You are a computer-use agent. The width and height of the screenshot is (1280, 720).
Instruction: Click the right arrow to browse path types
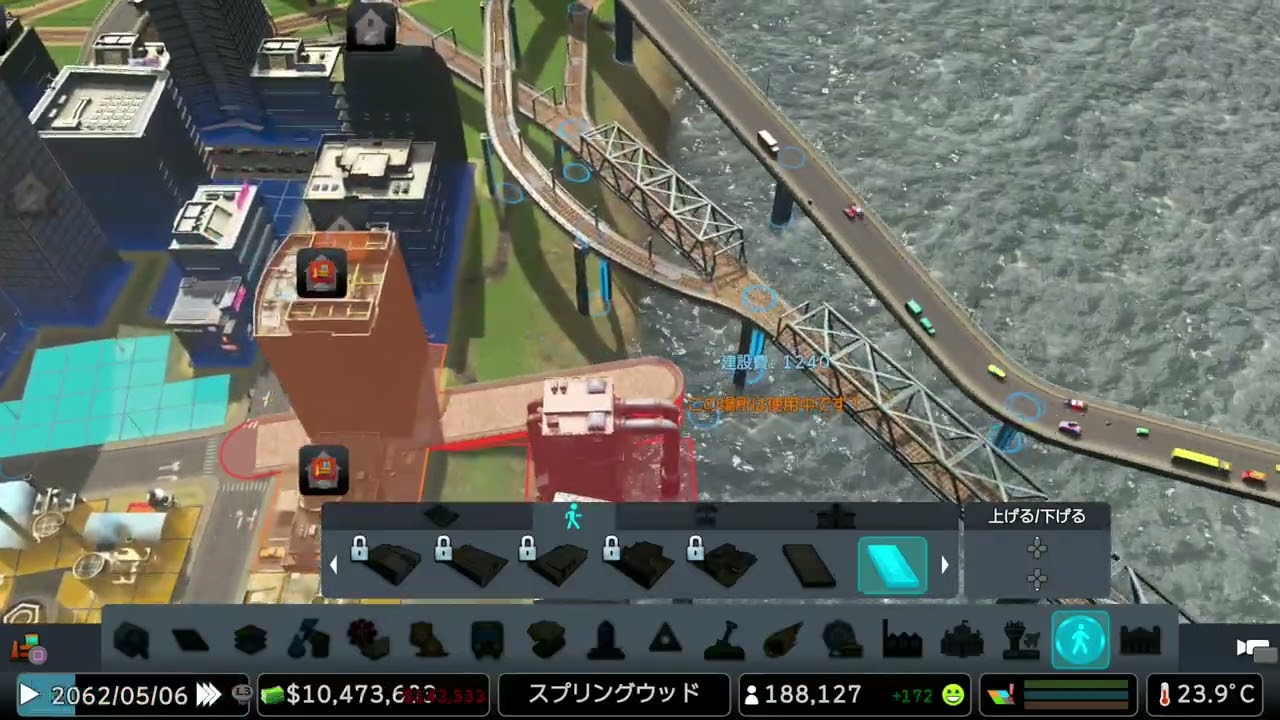pyautogui.click(x=945, y=565)
